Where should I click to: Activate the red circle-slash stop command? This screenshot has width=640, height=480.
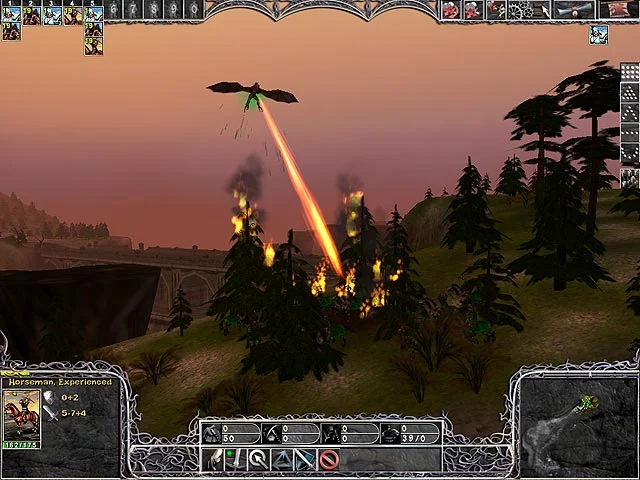328,460
